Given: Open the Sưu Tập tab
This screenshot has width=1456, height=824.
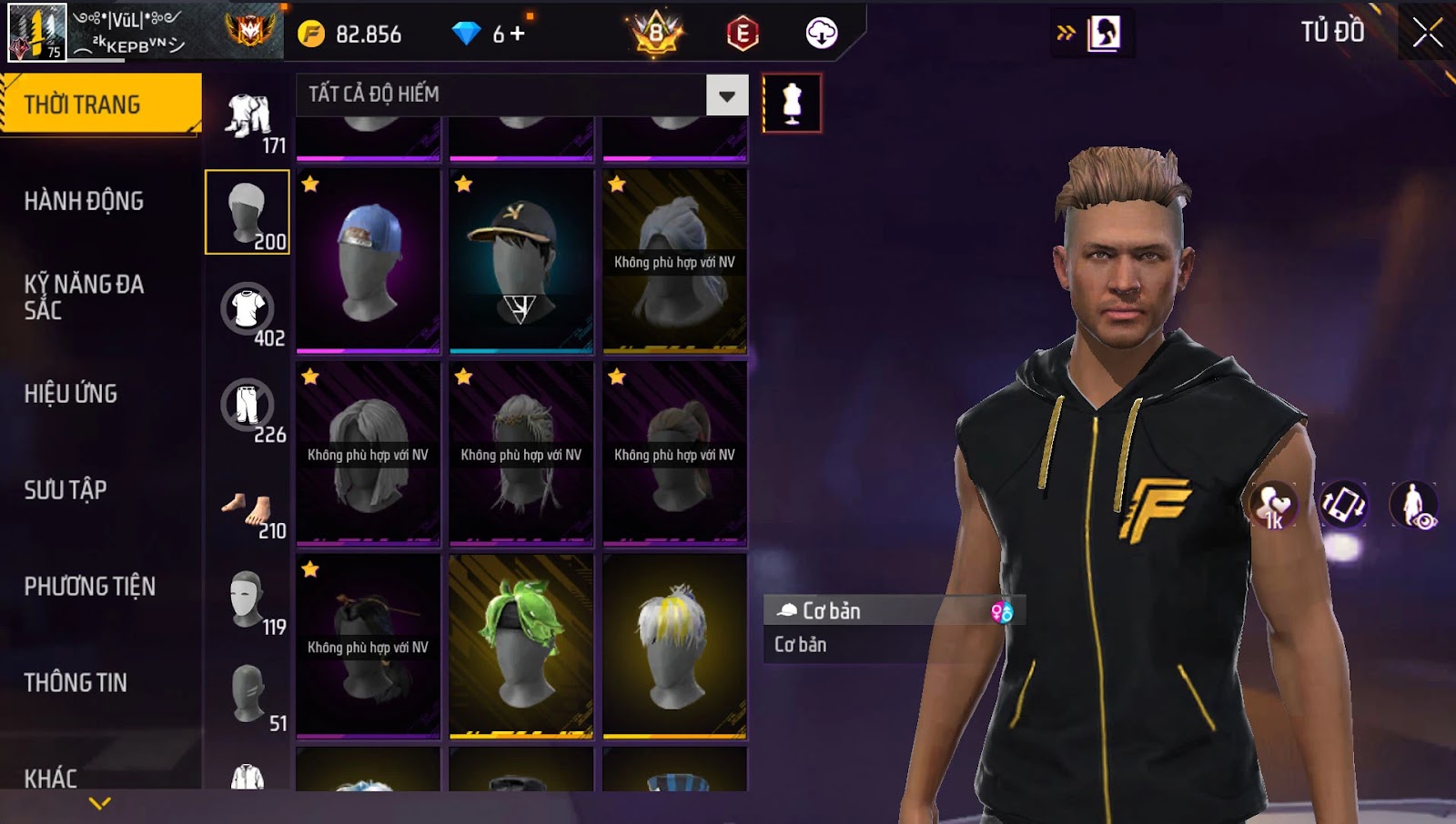Looking at the screenshot, I should coord(66,490).
